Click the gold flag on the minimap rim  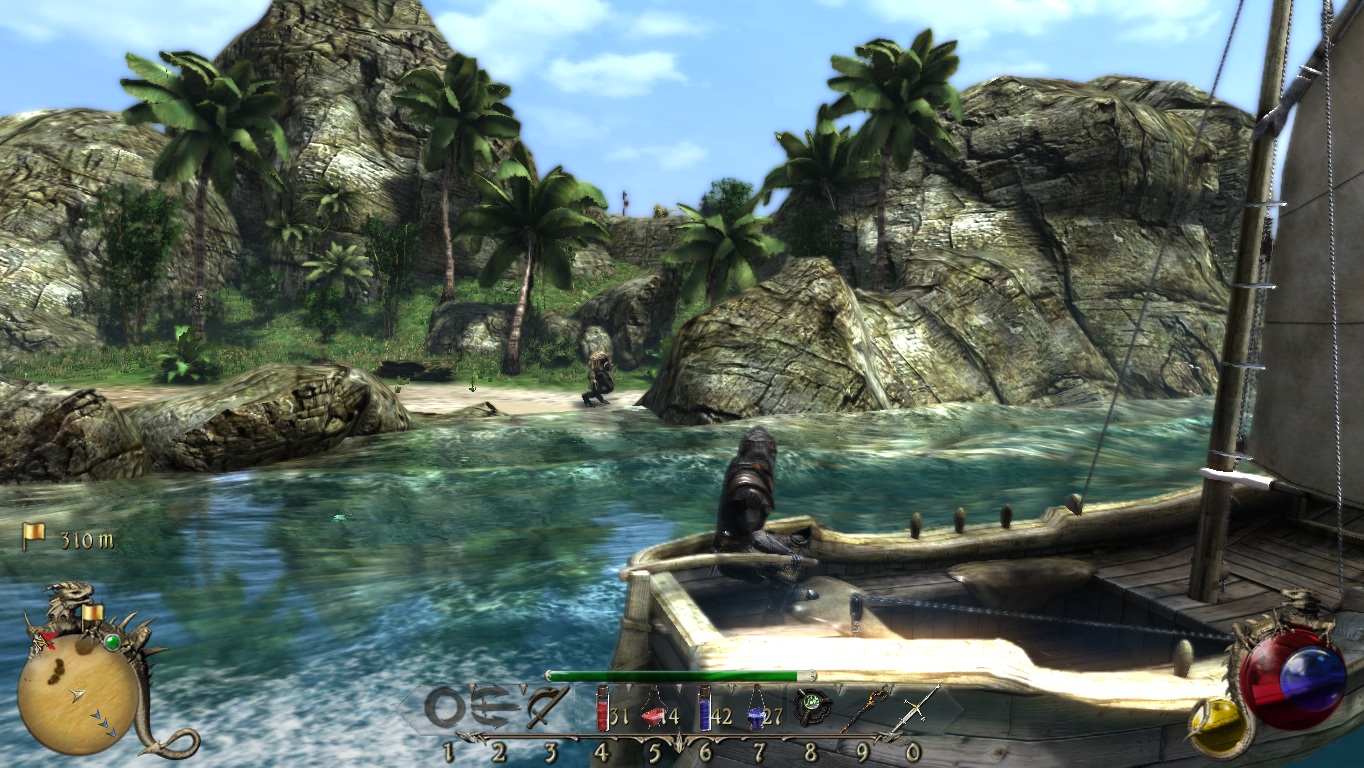[92, 612]
